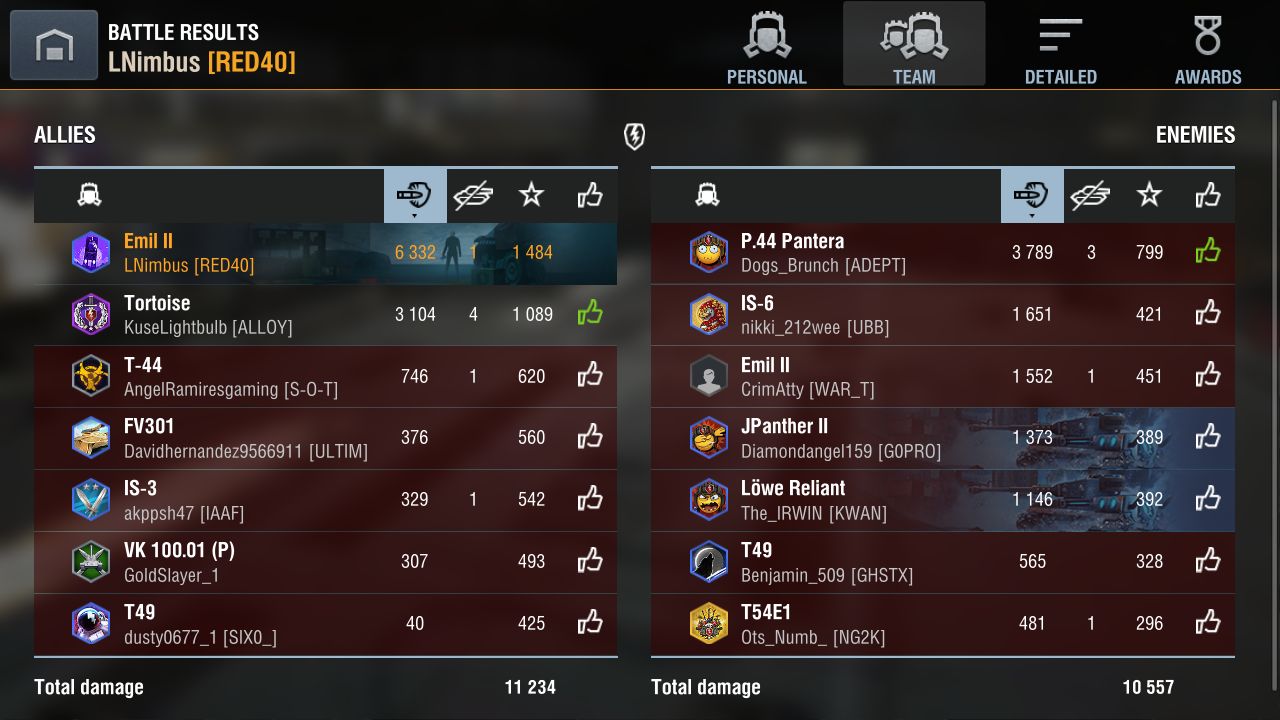The height and width of the screenshot is (720, 1280).
Task: Click the tank icon in enemies roster header
Action: click(x=708, y=194)
